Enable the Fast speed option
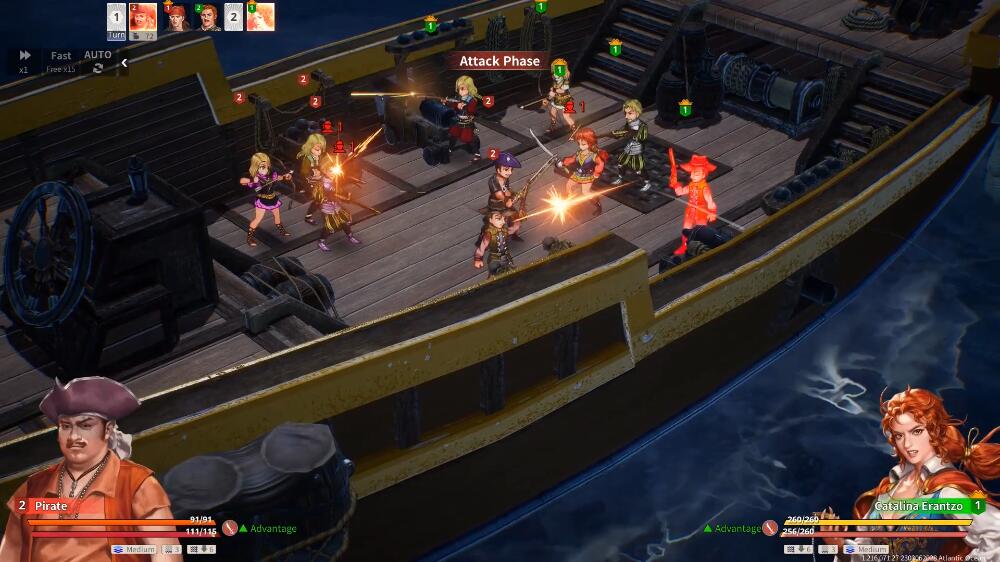This screenshot has height=562, width=1000. click(61, 60)
